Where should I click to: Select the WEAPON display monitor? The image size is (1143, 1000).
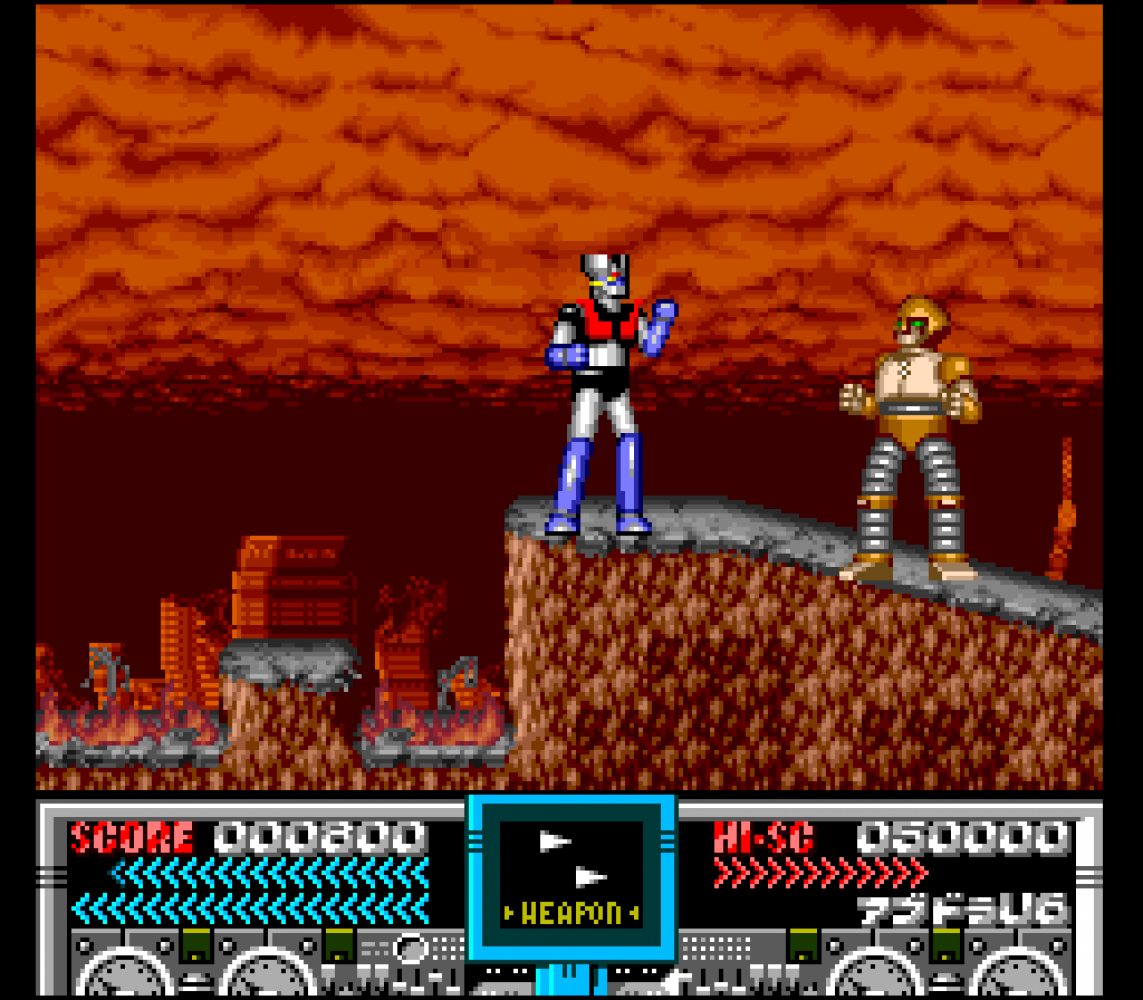click(571, 877)
